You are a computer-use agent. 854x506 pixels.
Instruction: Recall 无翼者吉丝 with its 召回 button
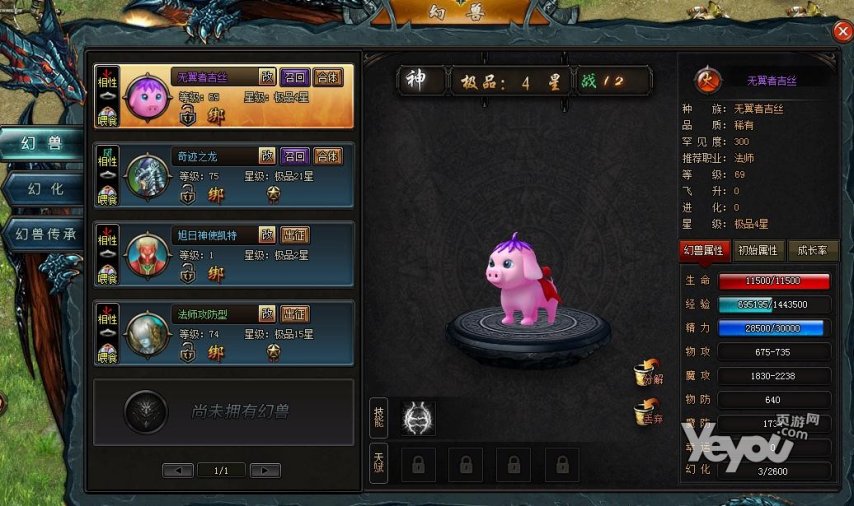point(295,77)
